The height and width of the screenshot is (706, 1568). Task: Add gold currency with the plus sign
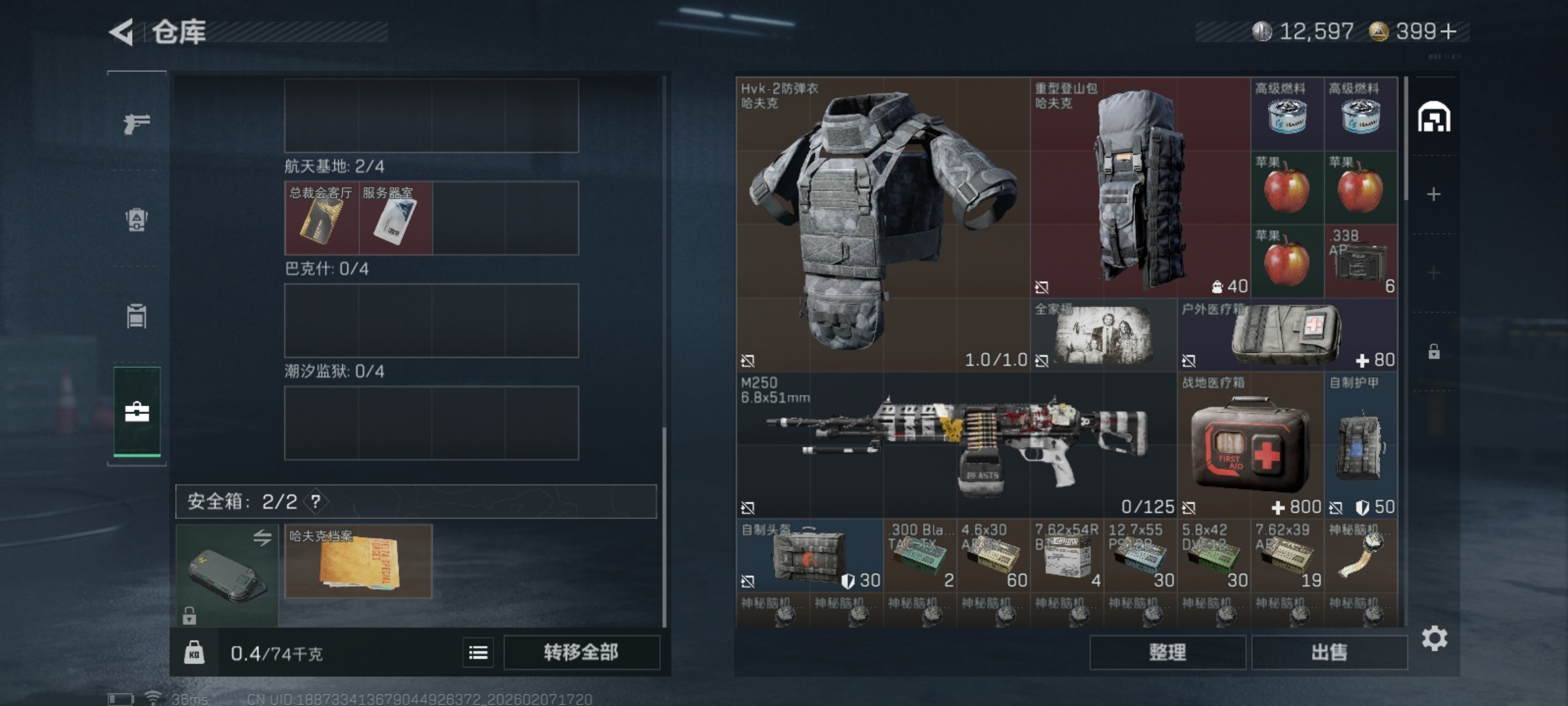(x=1448, y=31)
